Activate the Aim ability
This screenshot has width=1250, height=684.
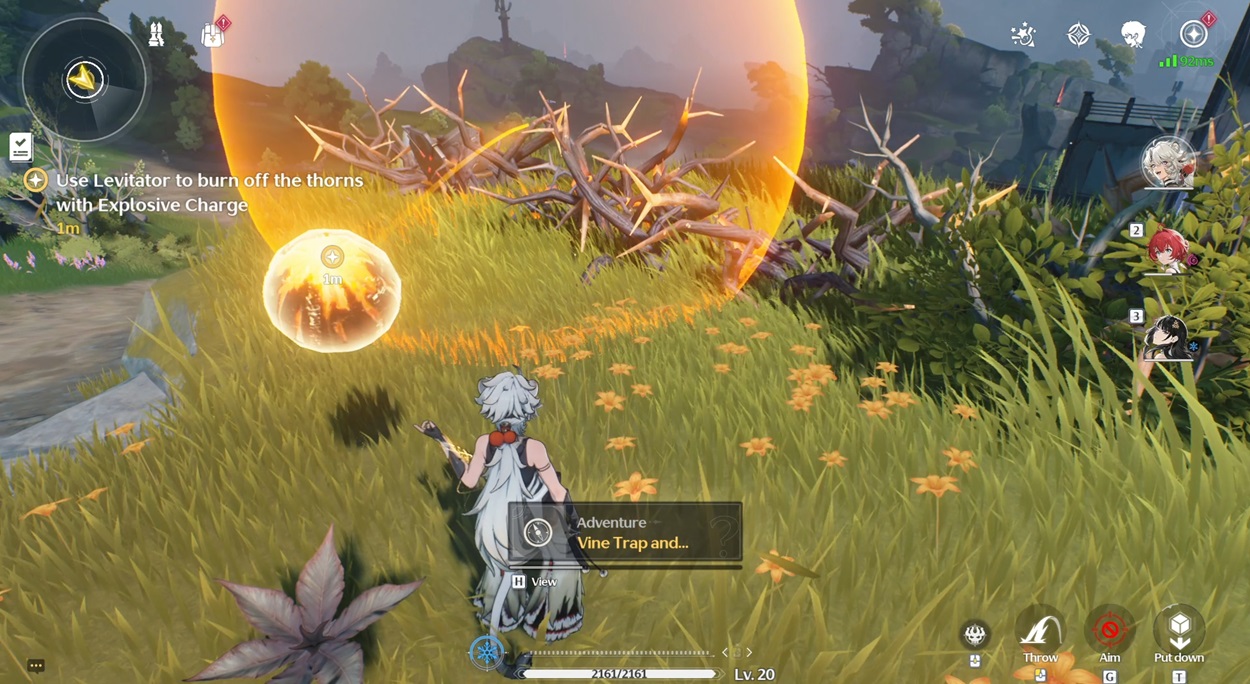coord(1109,631)
